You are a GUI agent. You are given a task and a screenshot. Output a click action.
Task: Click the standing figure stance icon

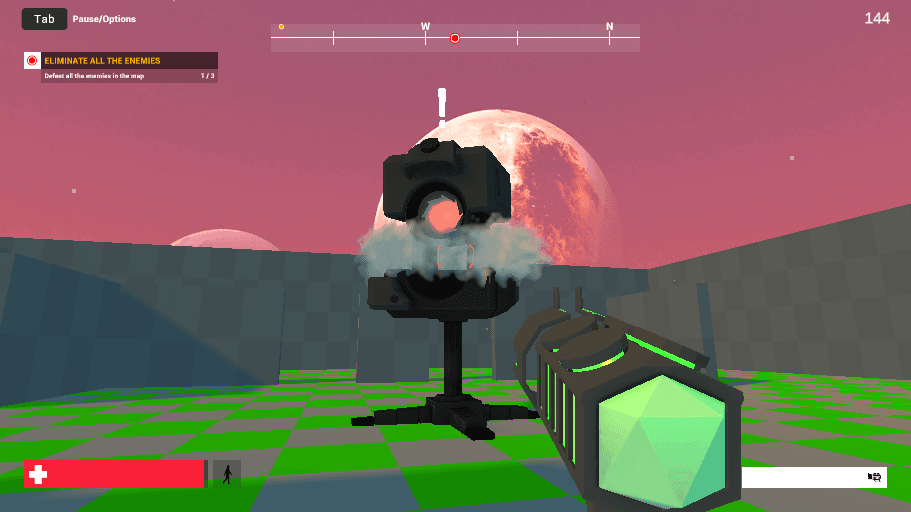point(227,474)
